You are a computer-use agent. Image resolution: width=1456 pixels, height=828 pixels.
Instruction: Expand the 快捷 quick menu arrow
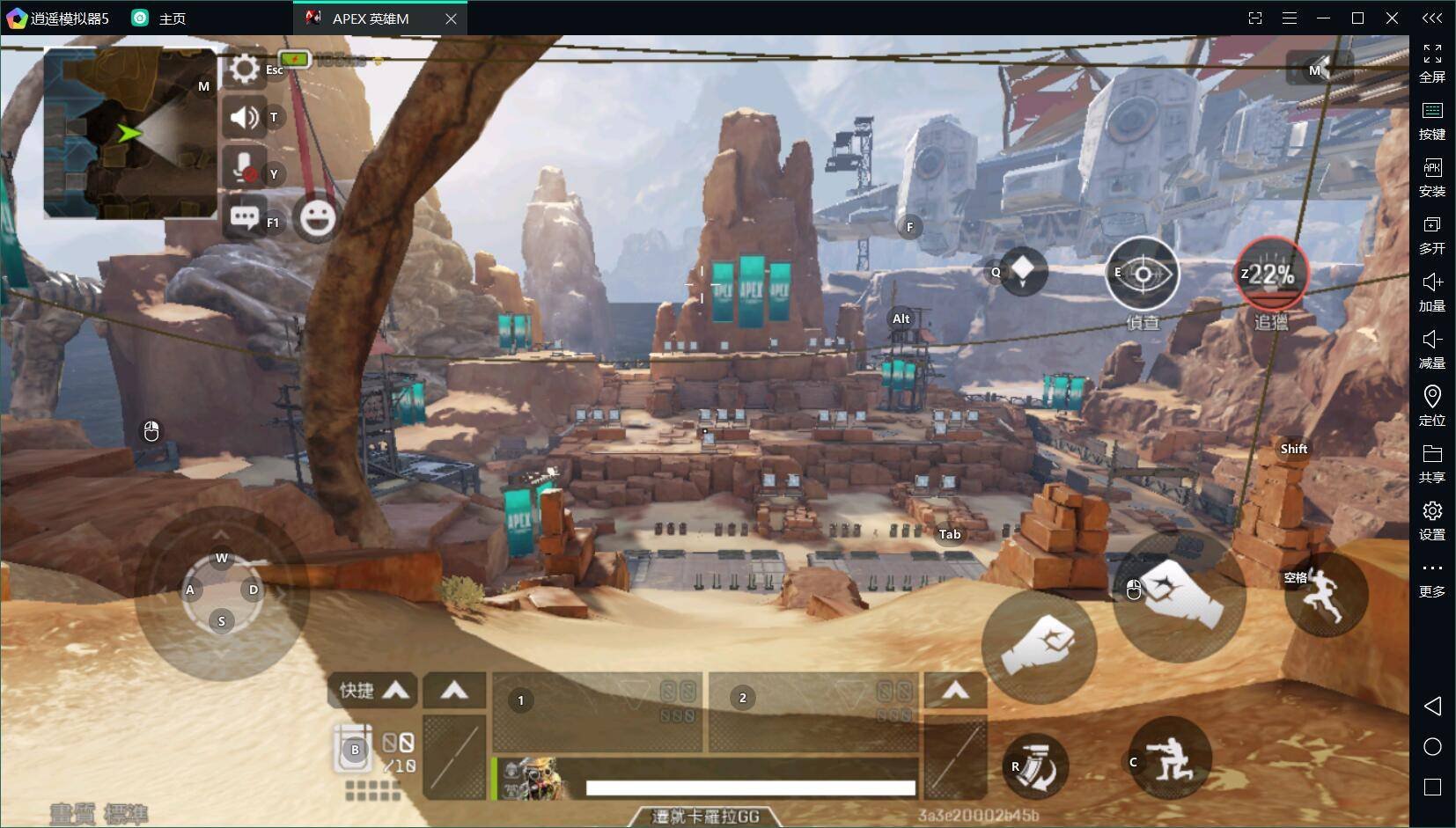(x=397, y=692)
